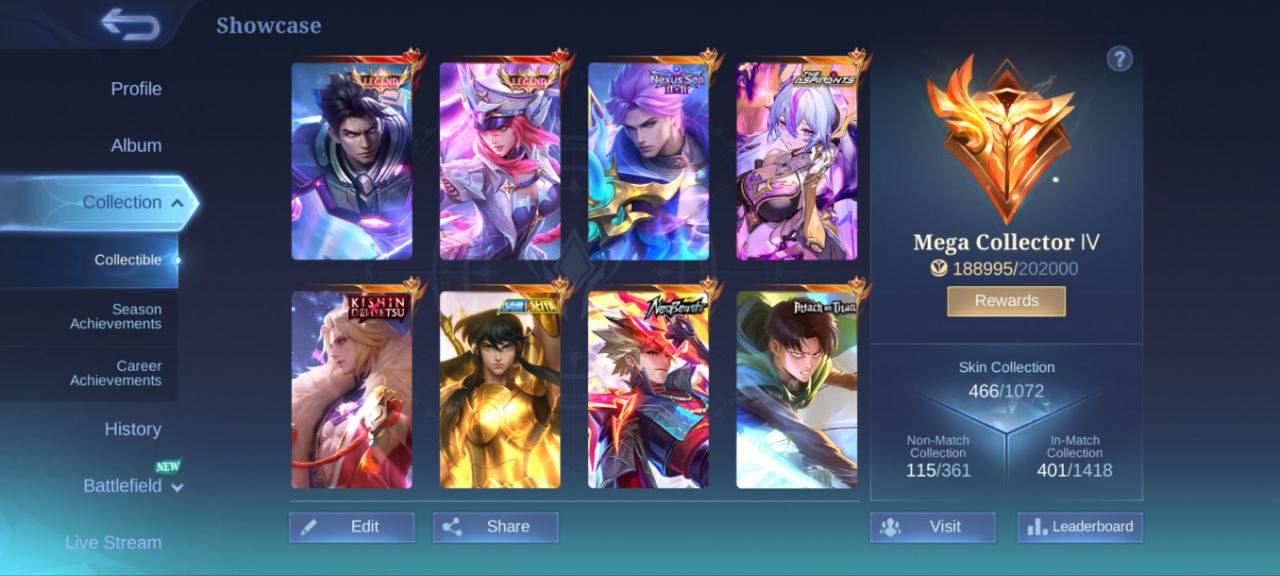
Task: Switch to the History tab
Action: 133,429
